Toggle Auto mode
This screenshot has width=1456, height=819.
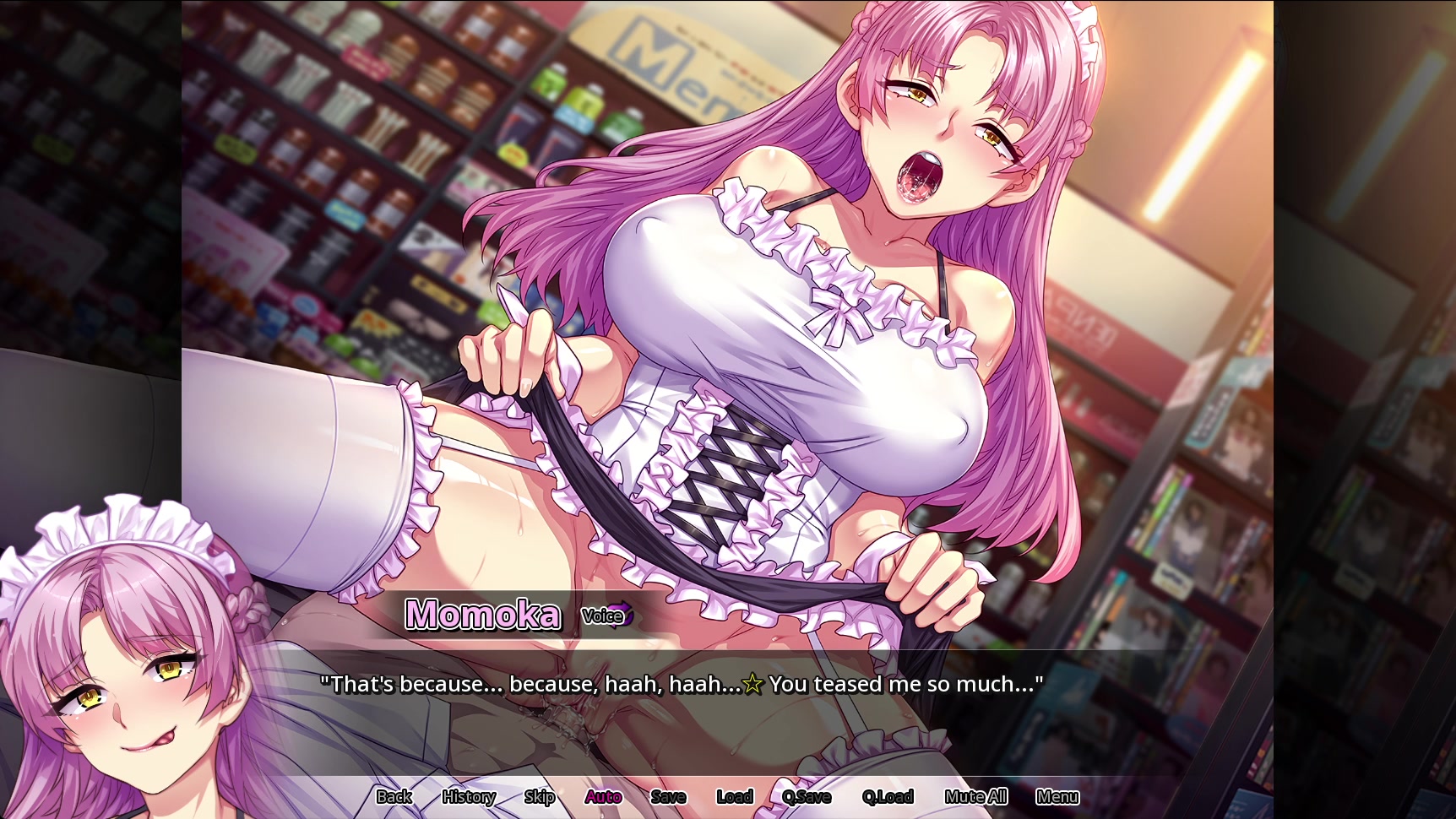tap(603, 796)
